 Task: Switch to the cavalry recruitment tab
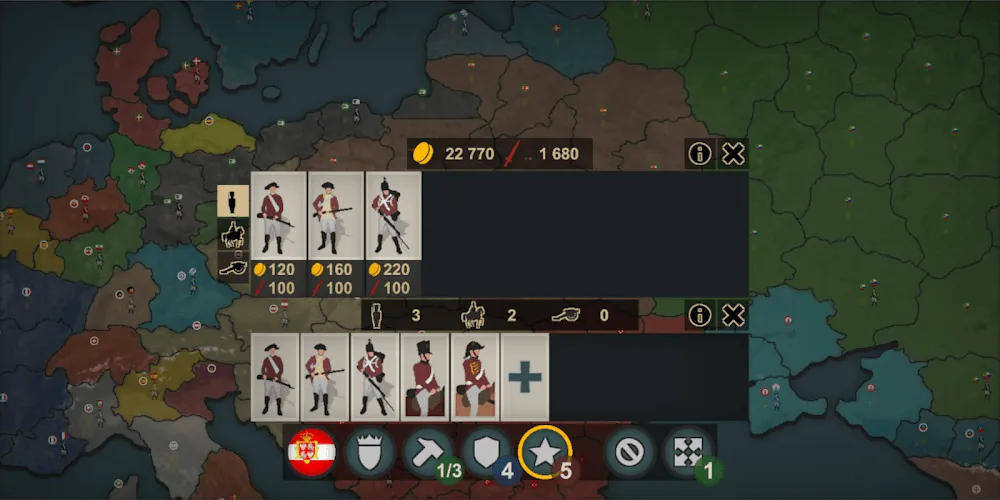[x=234, y=233]
